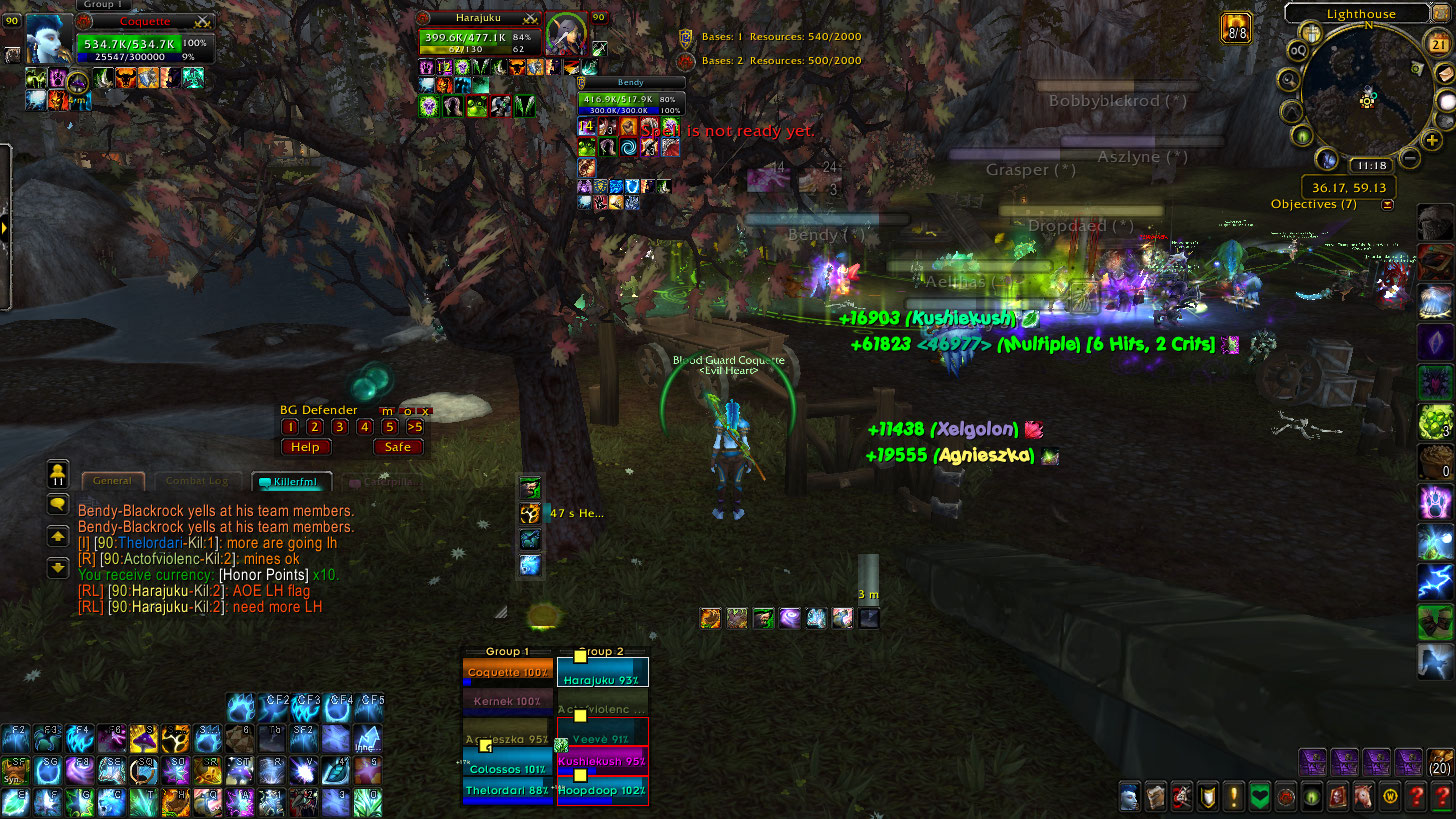1456x819 pixels.
Task: Choose Kushiekush's raid frame
Action: (602, 761)
